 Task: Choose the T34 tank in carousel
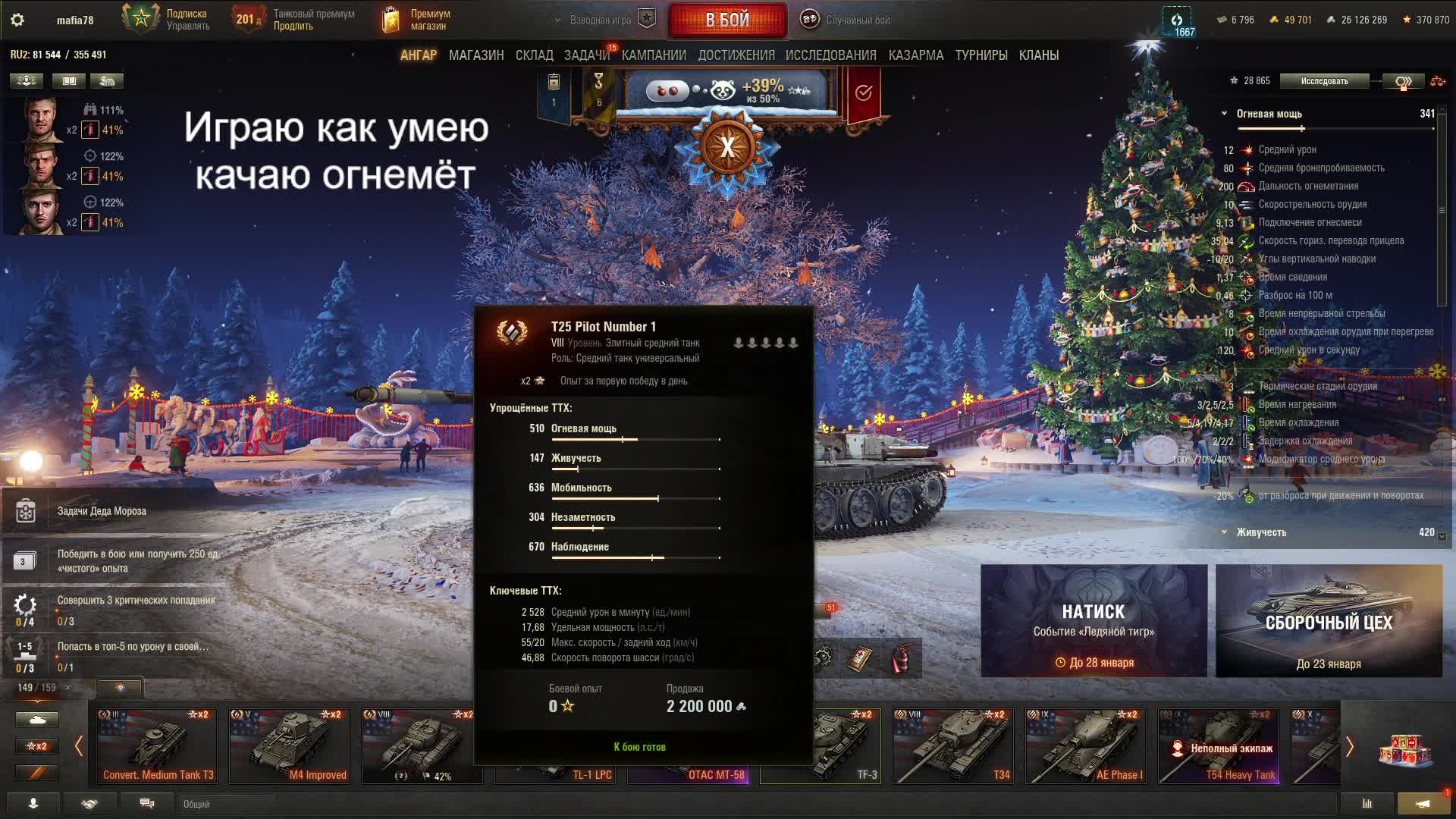(953, 745)
